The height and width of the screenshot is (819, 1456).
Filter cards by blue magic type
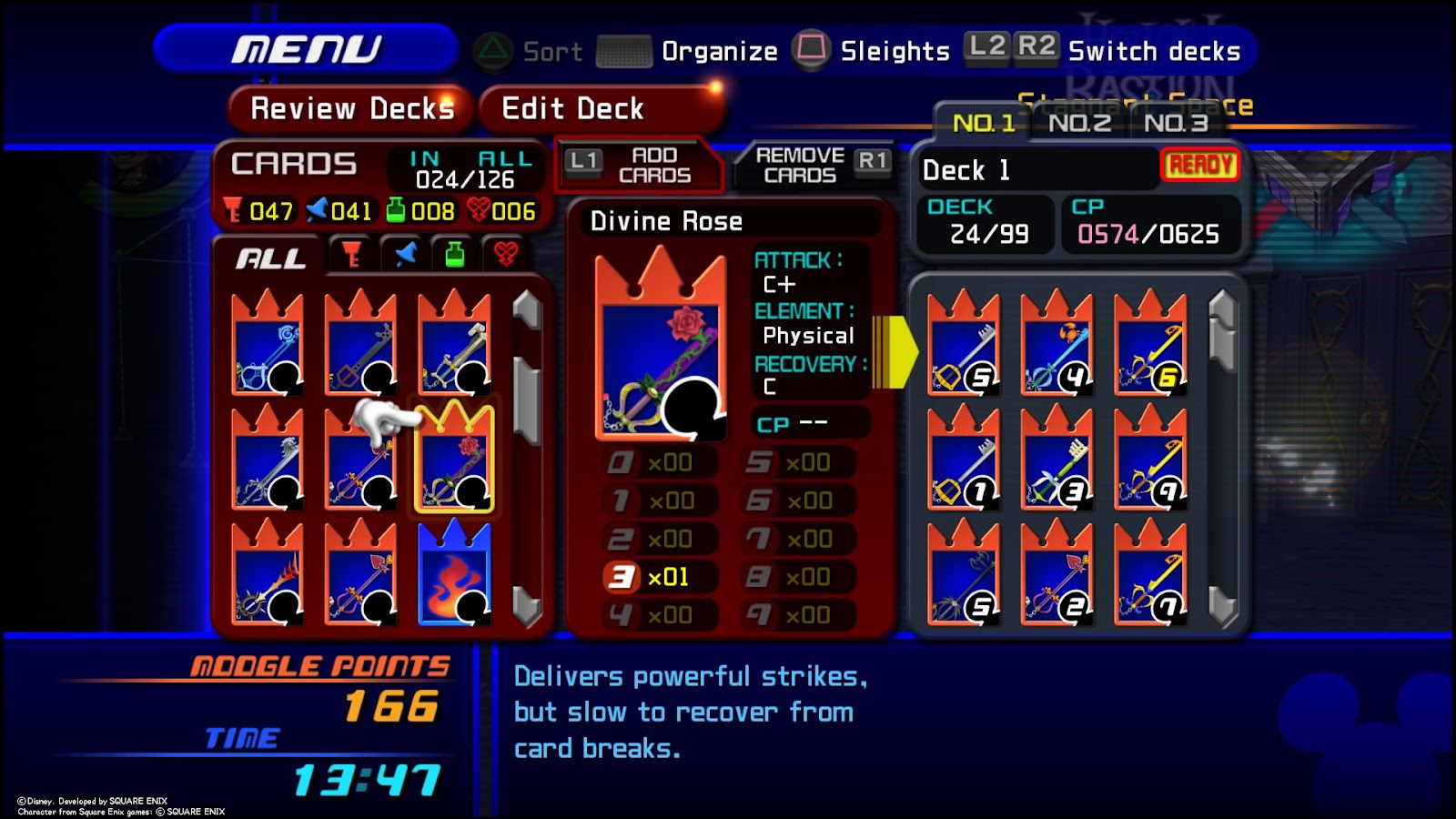tap(405, 255)
